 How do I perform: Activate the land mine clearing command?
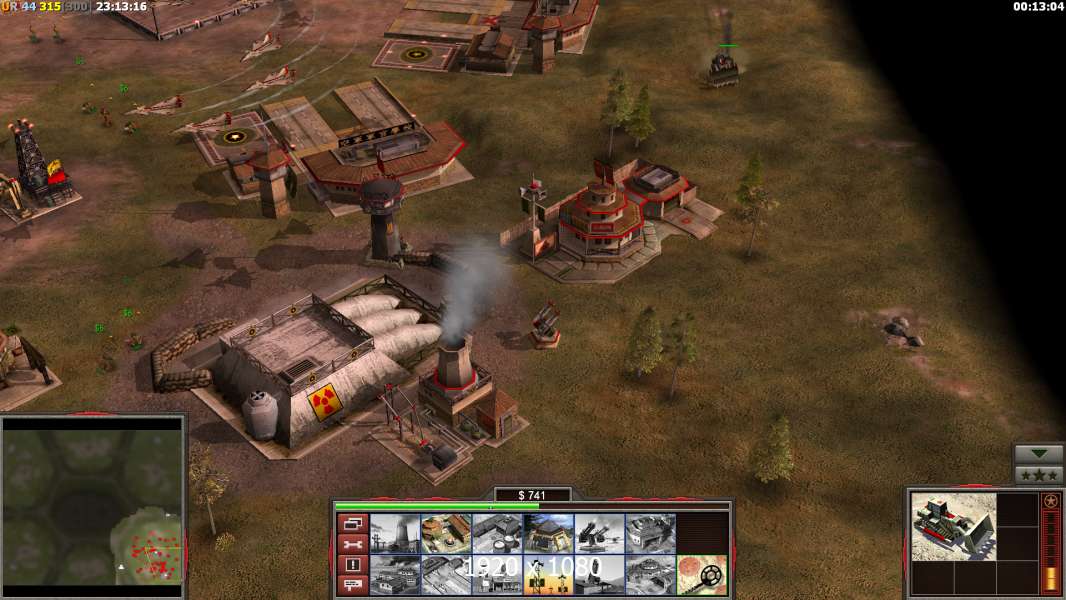coord(702,574)
